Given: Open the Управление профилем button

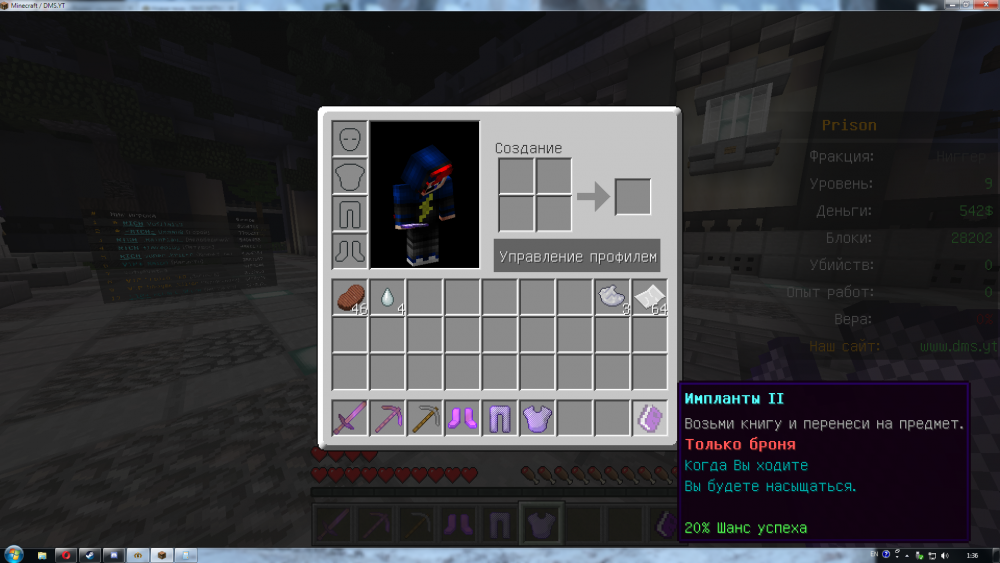Looking at the screenshot, I should coord(577,256).
